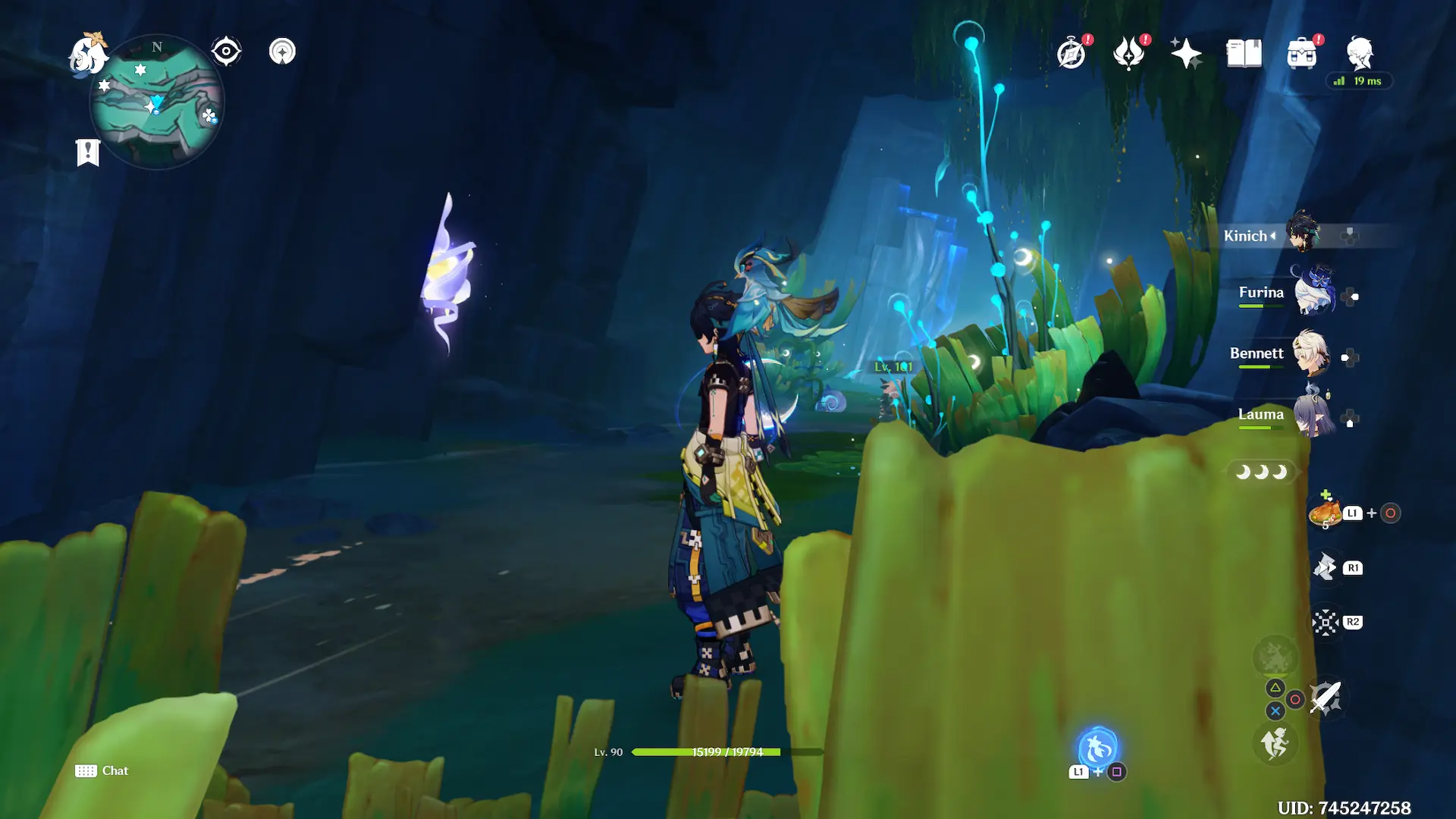Viewport: 1456px width, 819px height.
Task: Expand the circular minimap
Action: click(x=157, y=102)
